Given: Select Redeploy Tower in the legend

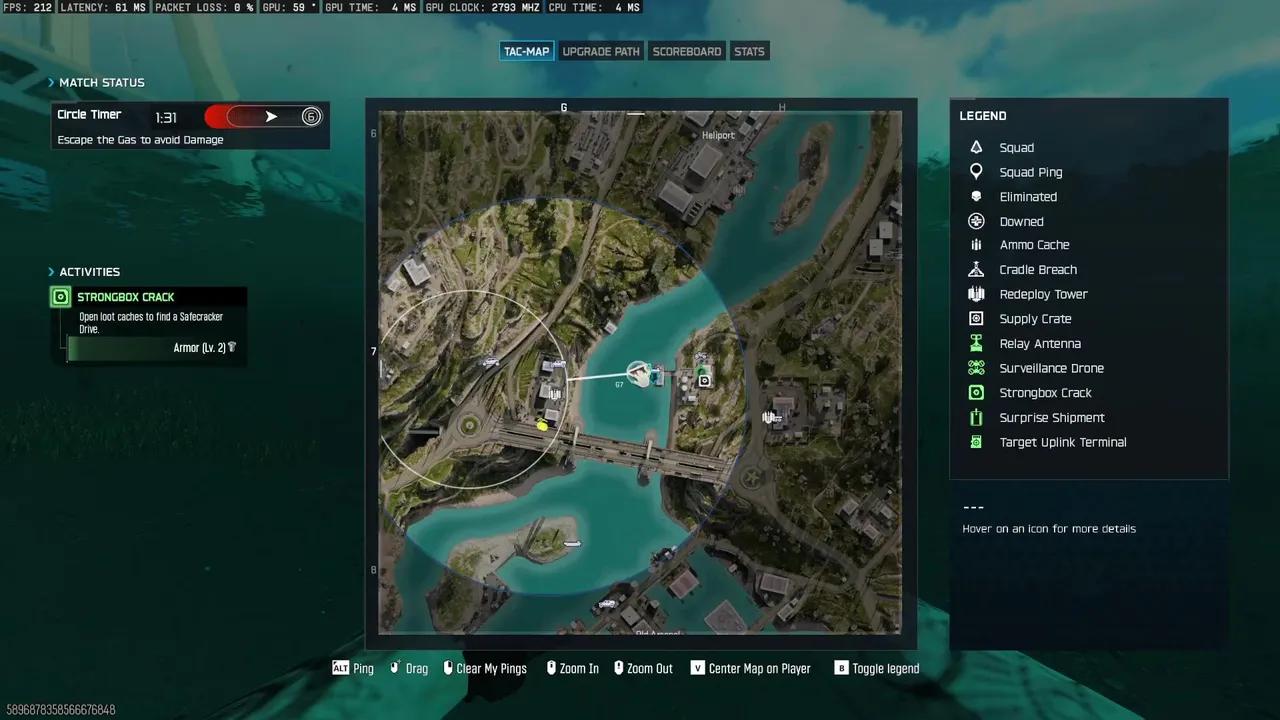Looking at the screenshot, I should pyautogui.click(x=1042, y=294).
